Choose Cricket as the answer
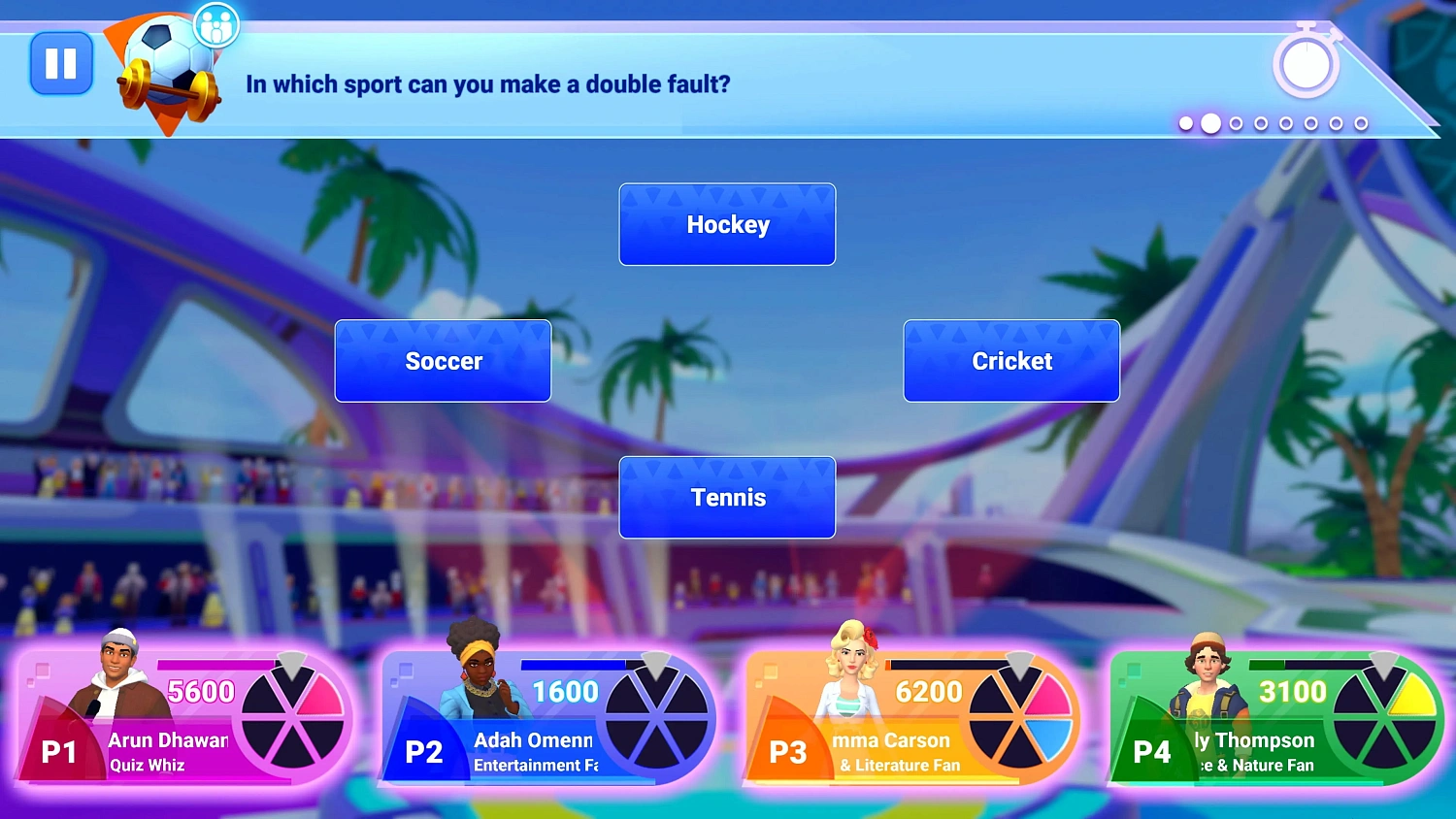The height and width of the screenshot is (819, 1456). [1011, 361]
